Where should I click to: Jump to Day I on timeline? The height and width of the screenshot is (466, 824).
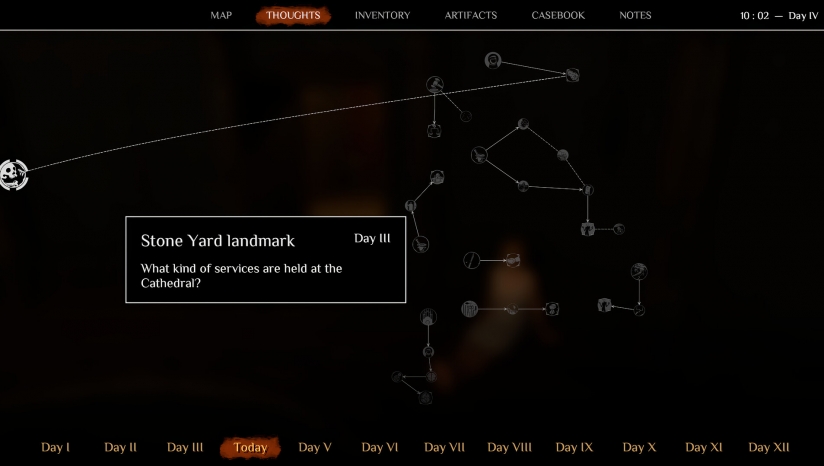pos(56,448)
